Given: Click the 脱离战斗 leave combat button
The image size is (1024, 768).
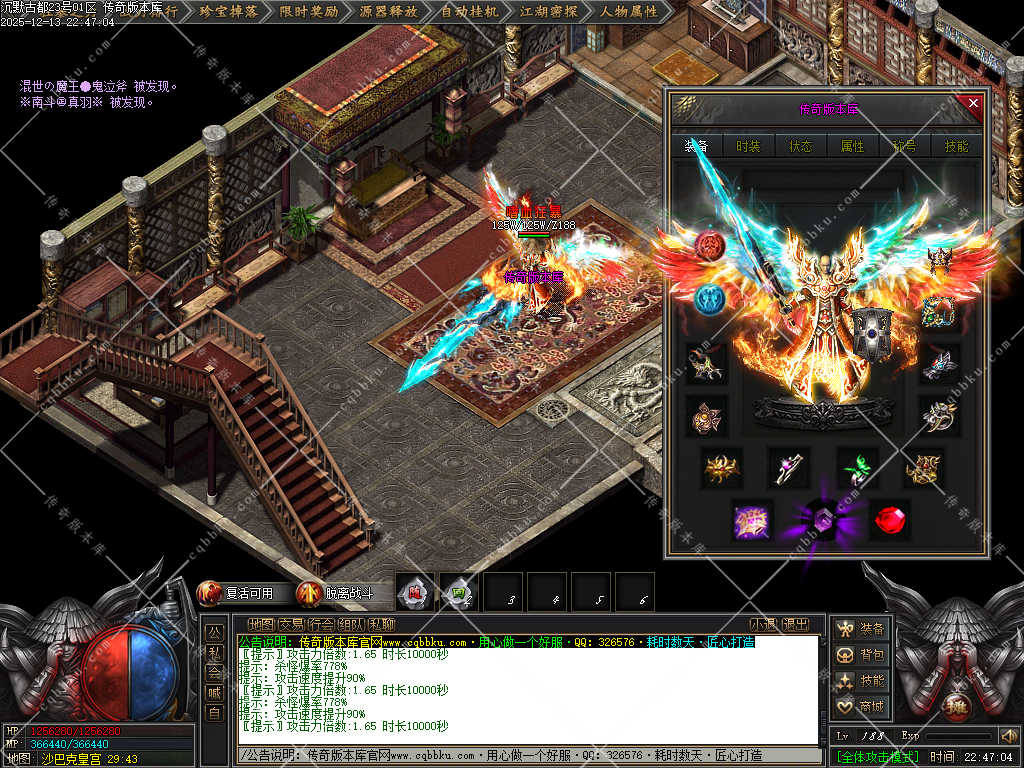Looking at the screenshot, I should tap(337, 593).
